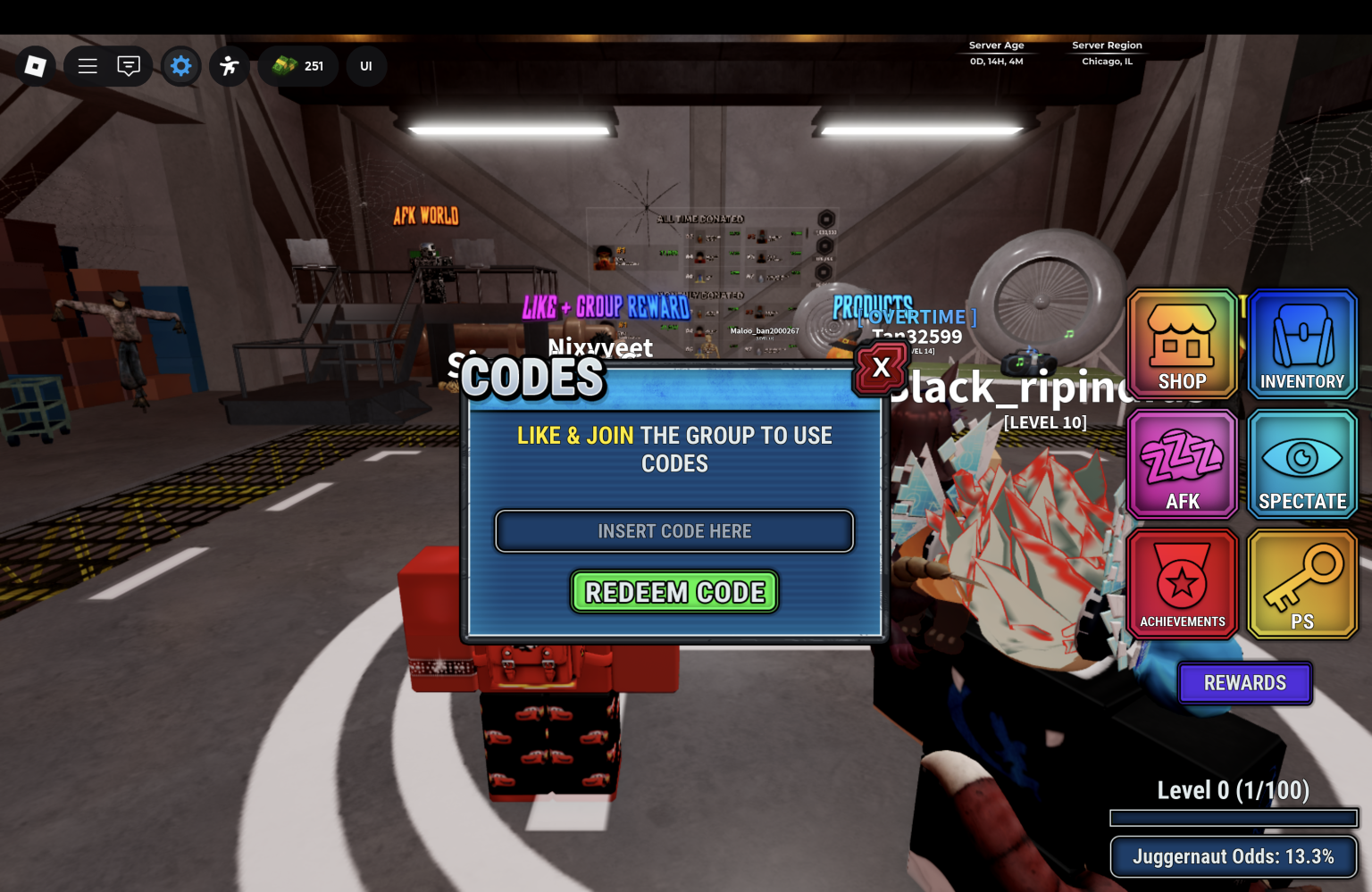Open the Inventory panel
This screenshot has height=892, width=1372.
click(x=1302, y=344)
